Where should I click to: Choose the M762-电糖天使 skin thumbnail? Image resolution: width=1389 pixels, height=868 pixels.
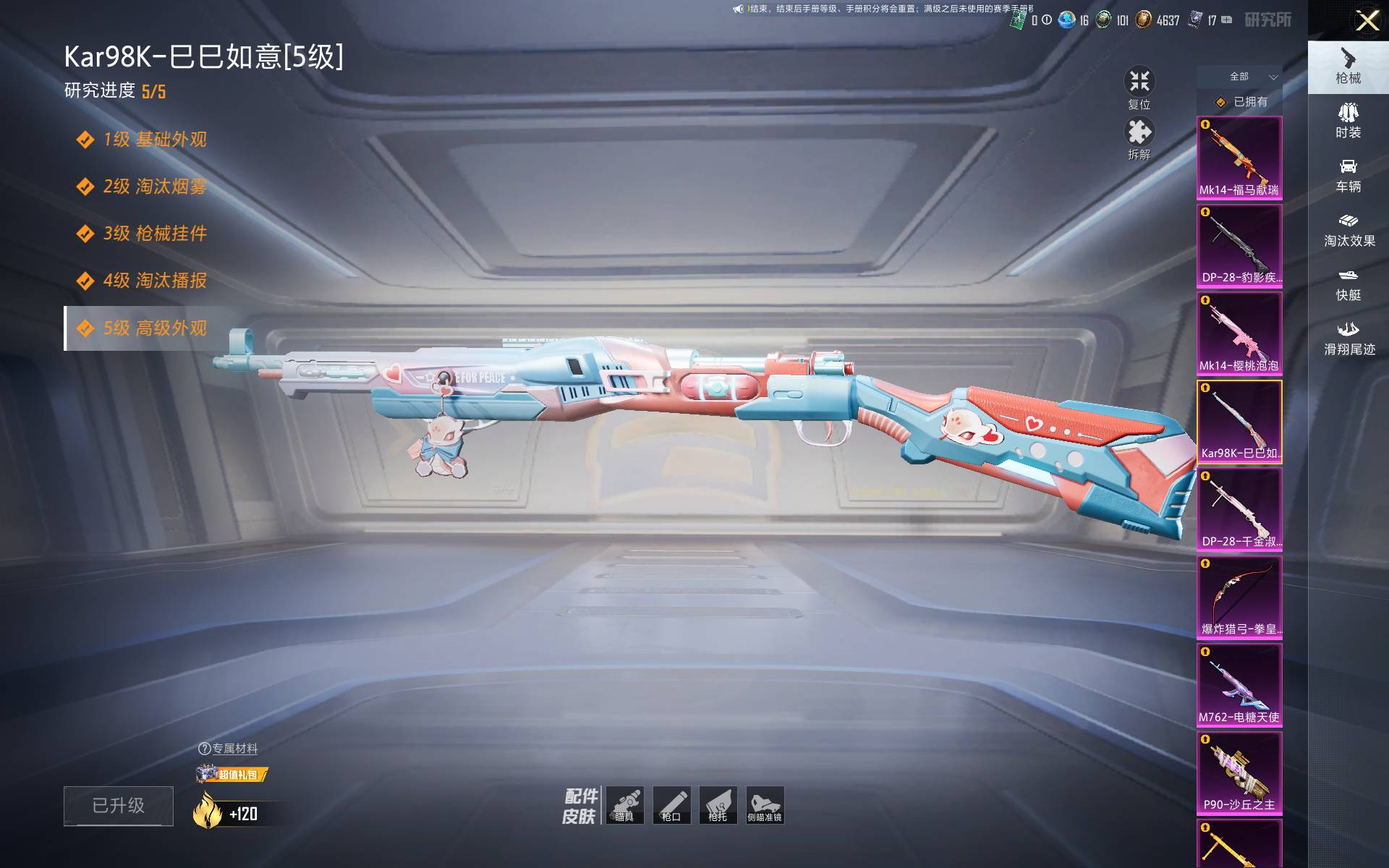tap(1239, 685)
